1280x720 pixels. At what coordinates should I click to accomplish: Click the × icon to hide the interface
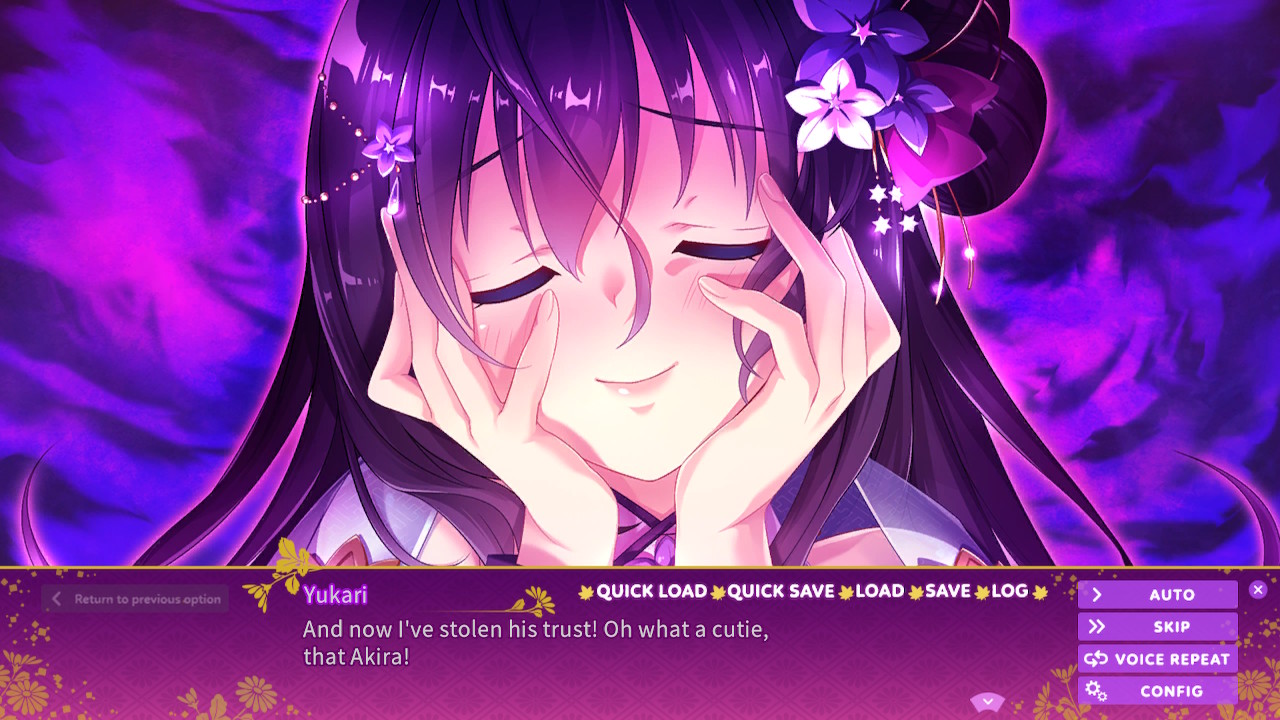pos(1258,589)
